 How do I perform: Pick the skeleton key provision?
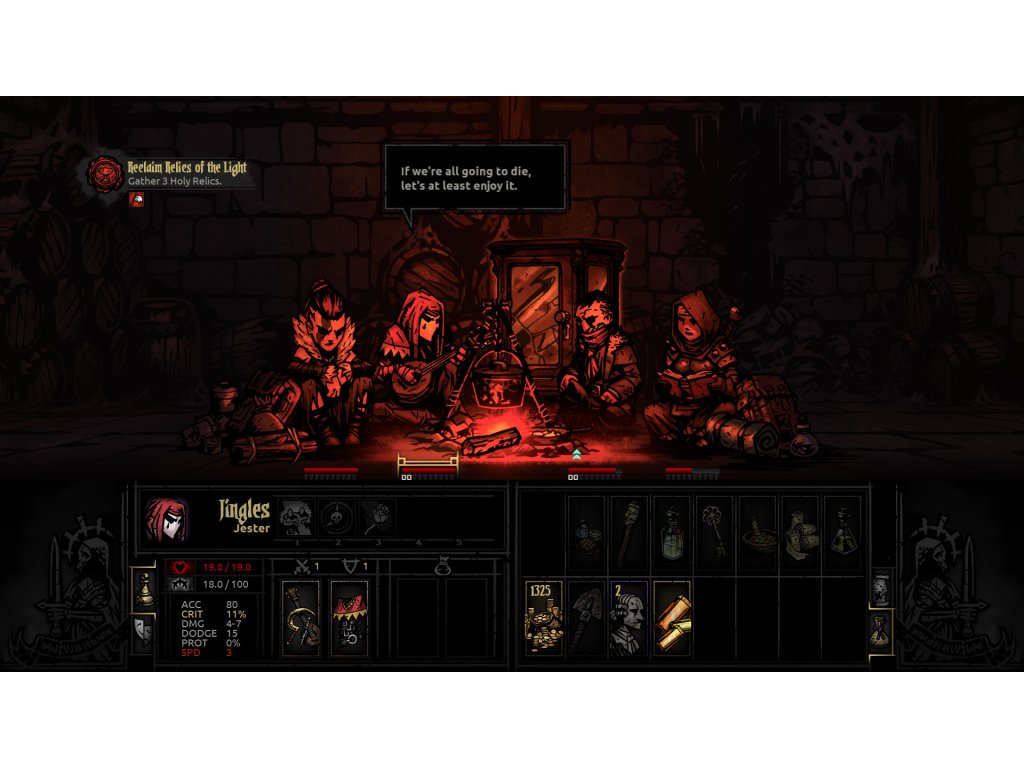point(713,532)
